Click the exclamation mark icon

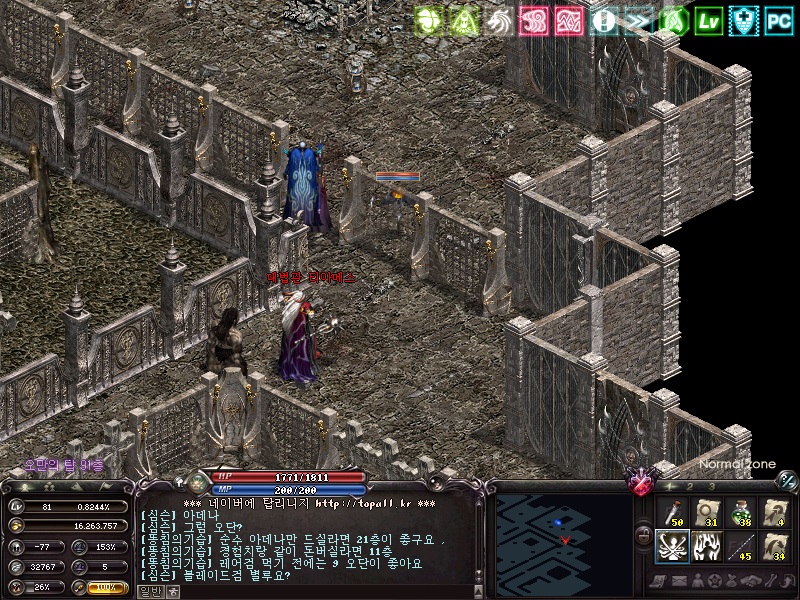(x=604, y=20)
